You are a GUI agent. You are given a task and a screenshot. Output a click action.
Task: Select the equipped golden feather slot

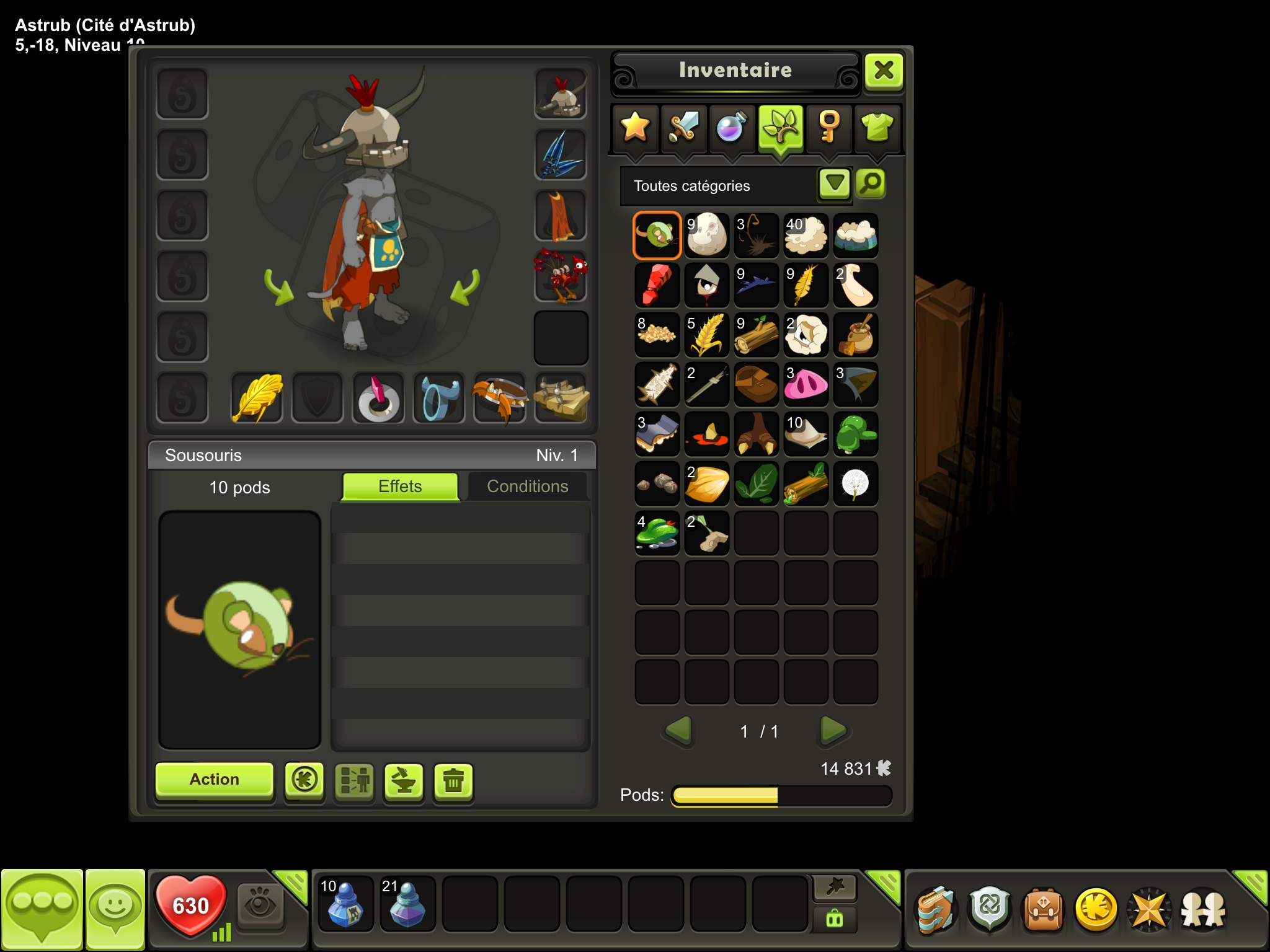coord(257,398)
